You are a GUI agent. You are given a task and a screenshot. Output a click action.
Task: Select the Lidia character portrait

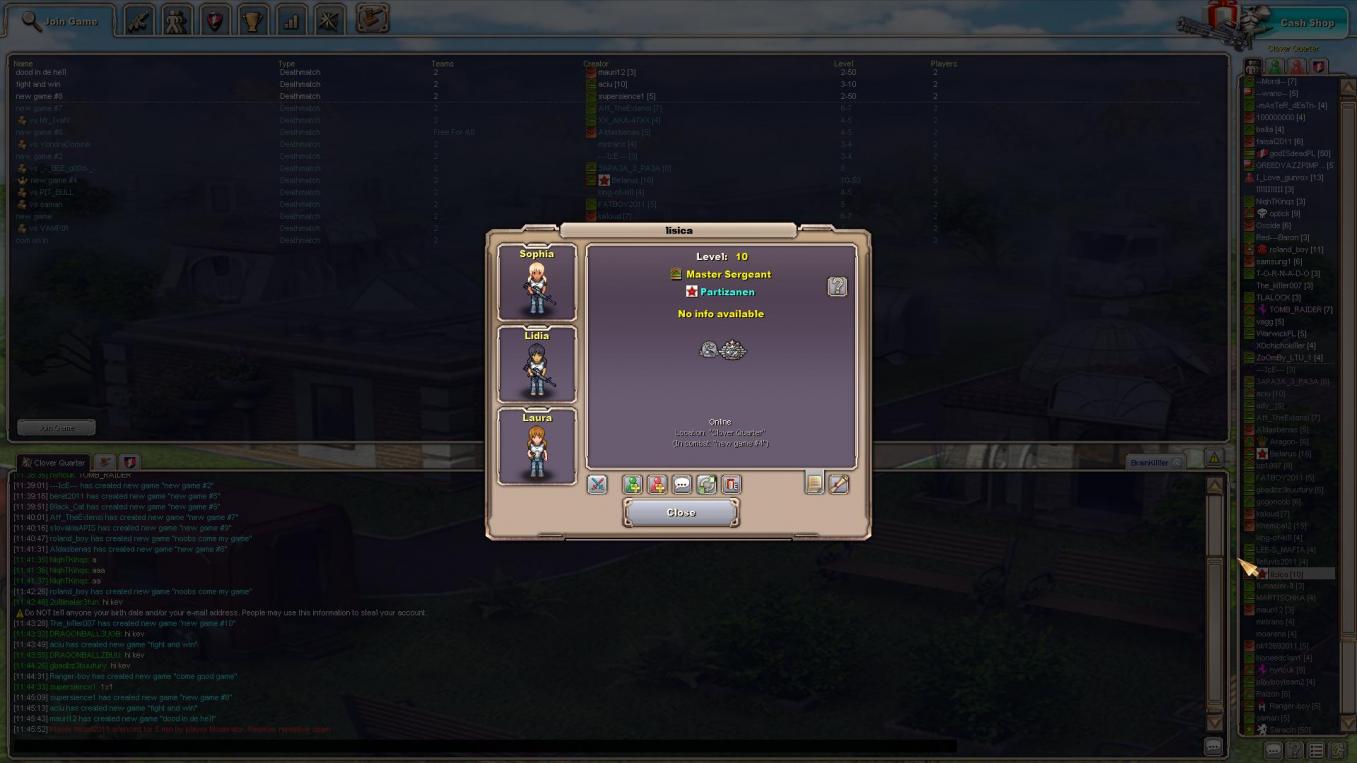[x=537, y=364]
